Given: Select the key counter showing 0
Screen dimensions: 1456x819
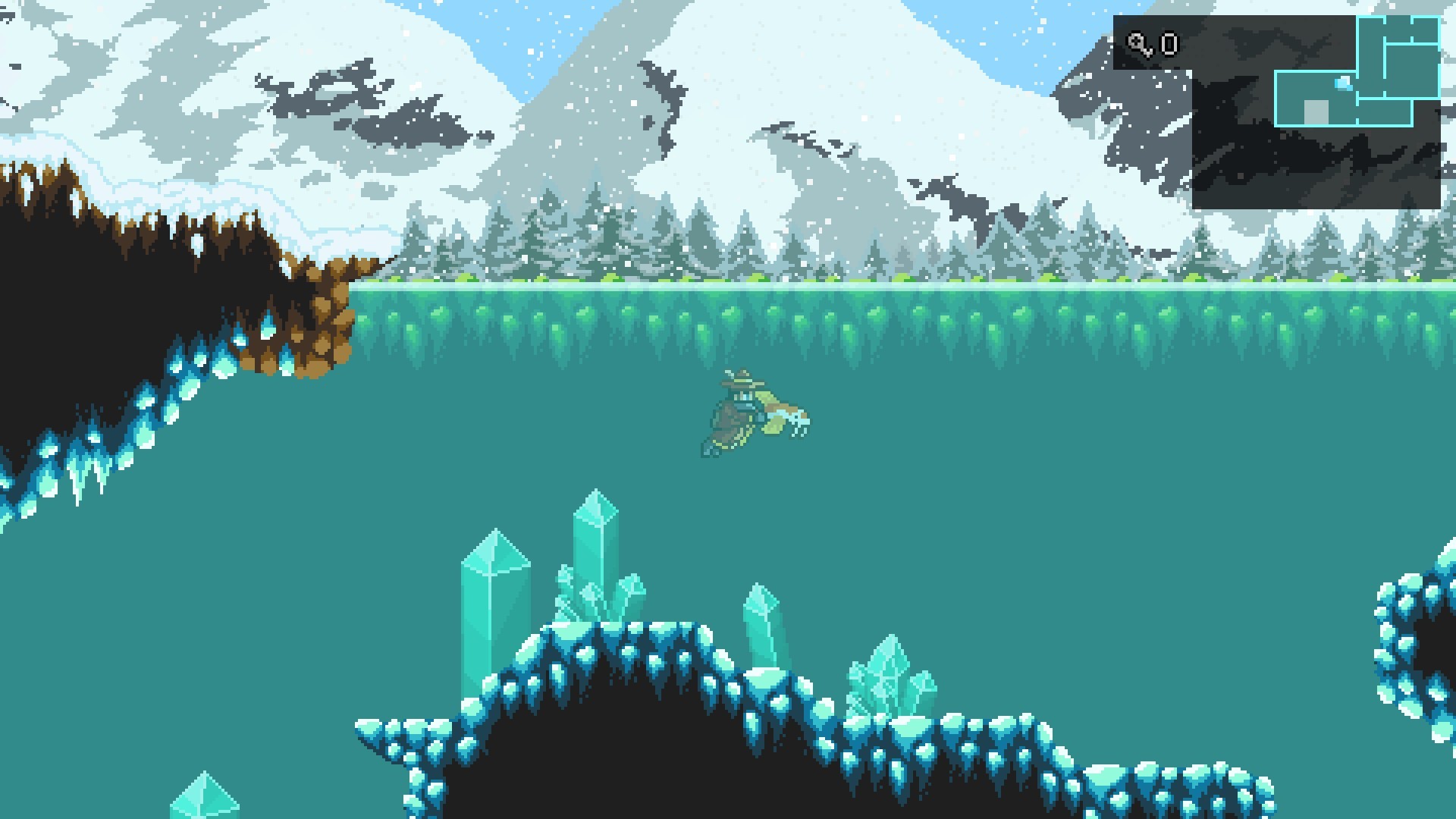Looking at the screenshot, I should pos(1169,45).
